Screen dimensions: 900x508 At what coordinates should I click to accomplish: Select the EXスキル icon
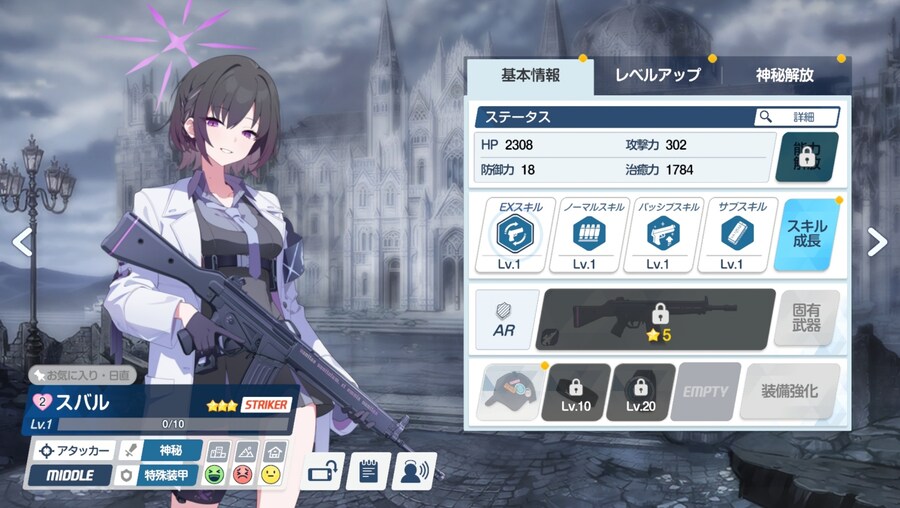click(x=519, y=235)
